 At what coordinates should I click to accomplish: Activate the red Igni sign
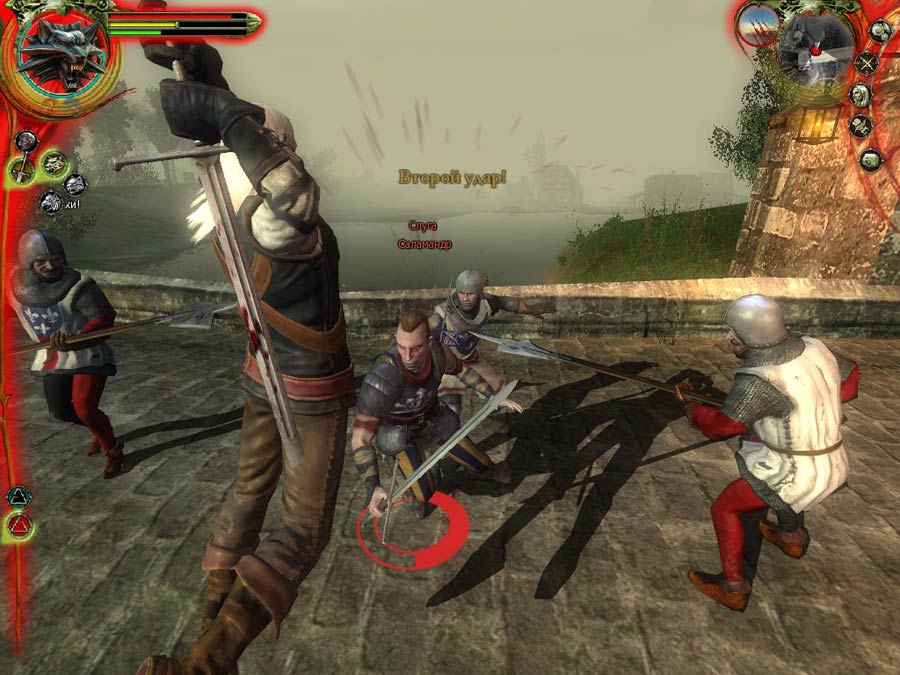17,524
